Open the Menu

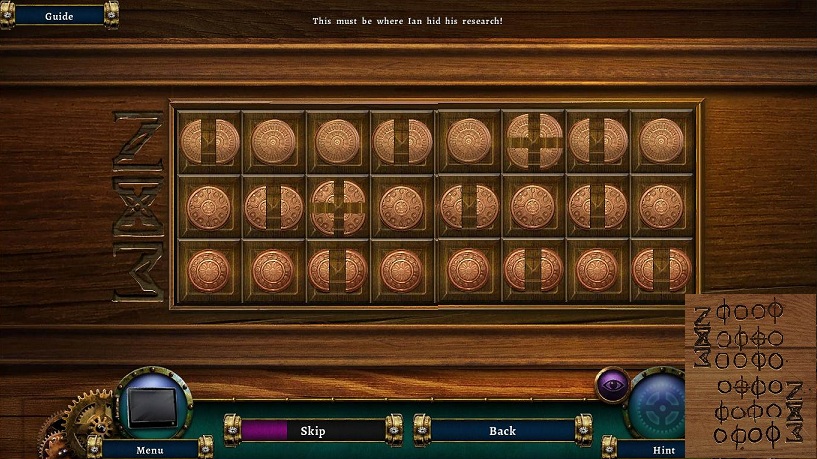(149, 449)
